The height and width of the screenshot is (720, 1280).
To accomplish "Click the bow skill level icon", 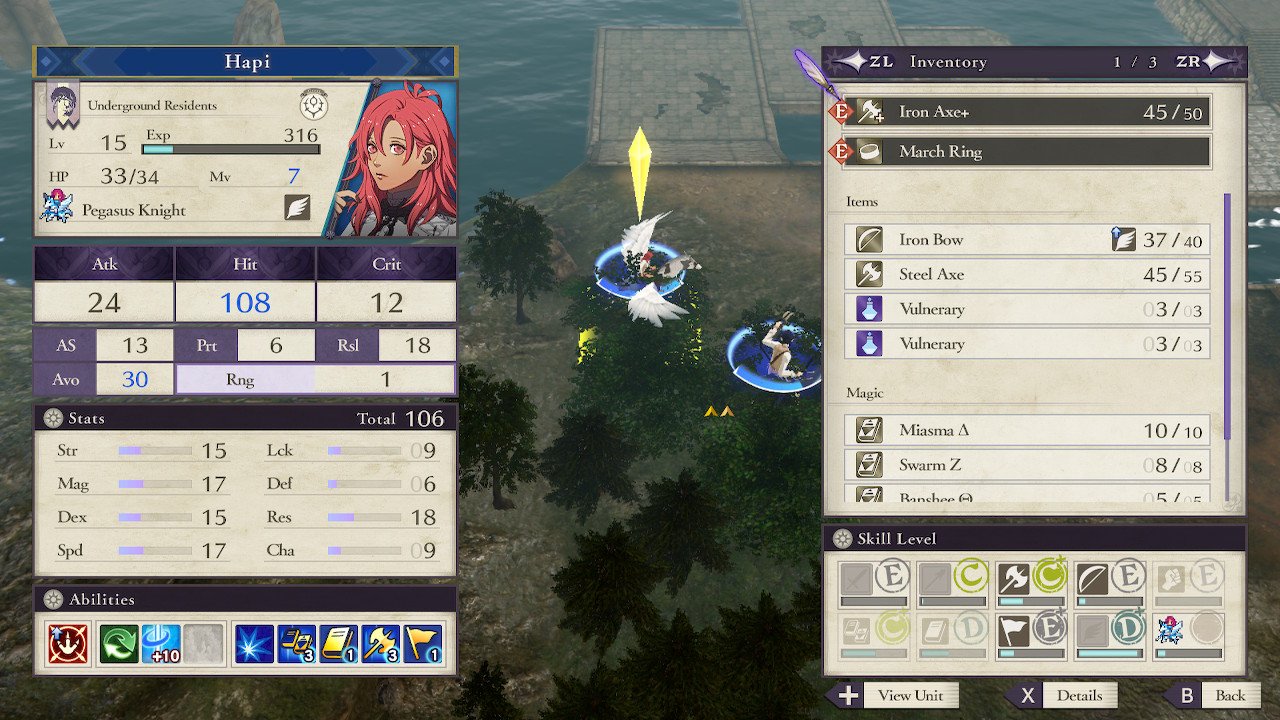I will (1091, 578).
